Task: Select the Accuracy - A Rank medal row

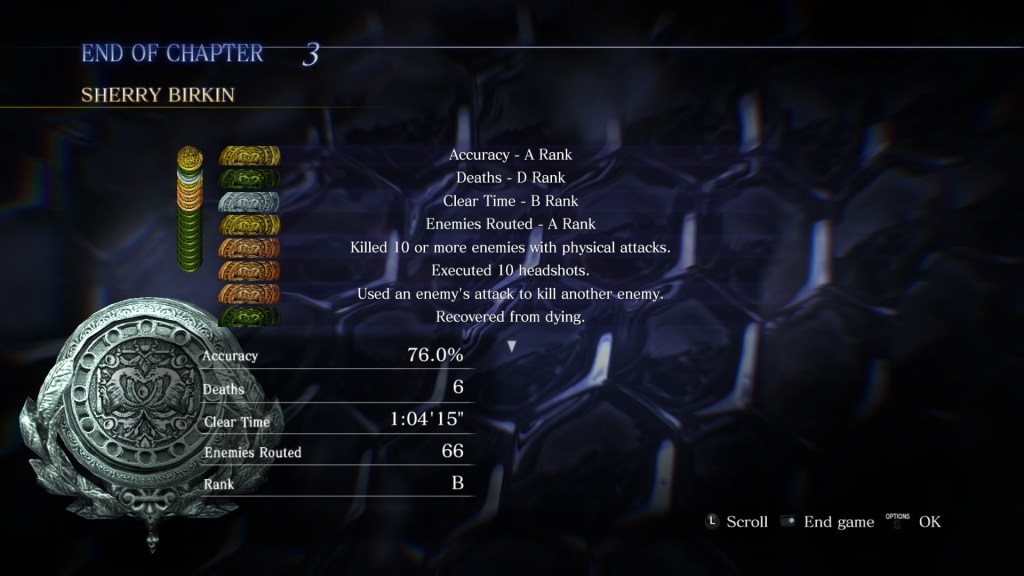Action: [510, 155]
